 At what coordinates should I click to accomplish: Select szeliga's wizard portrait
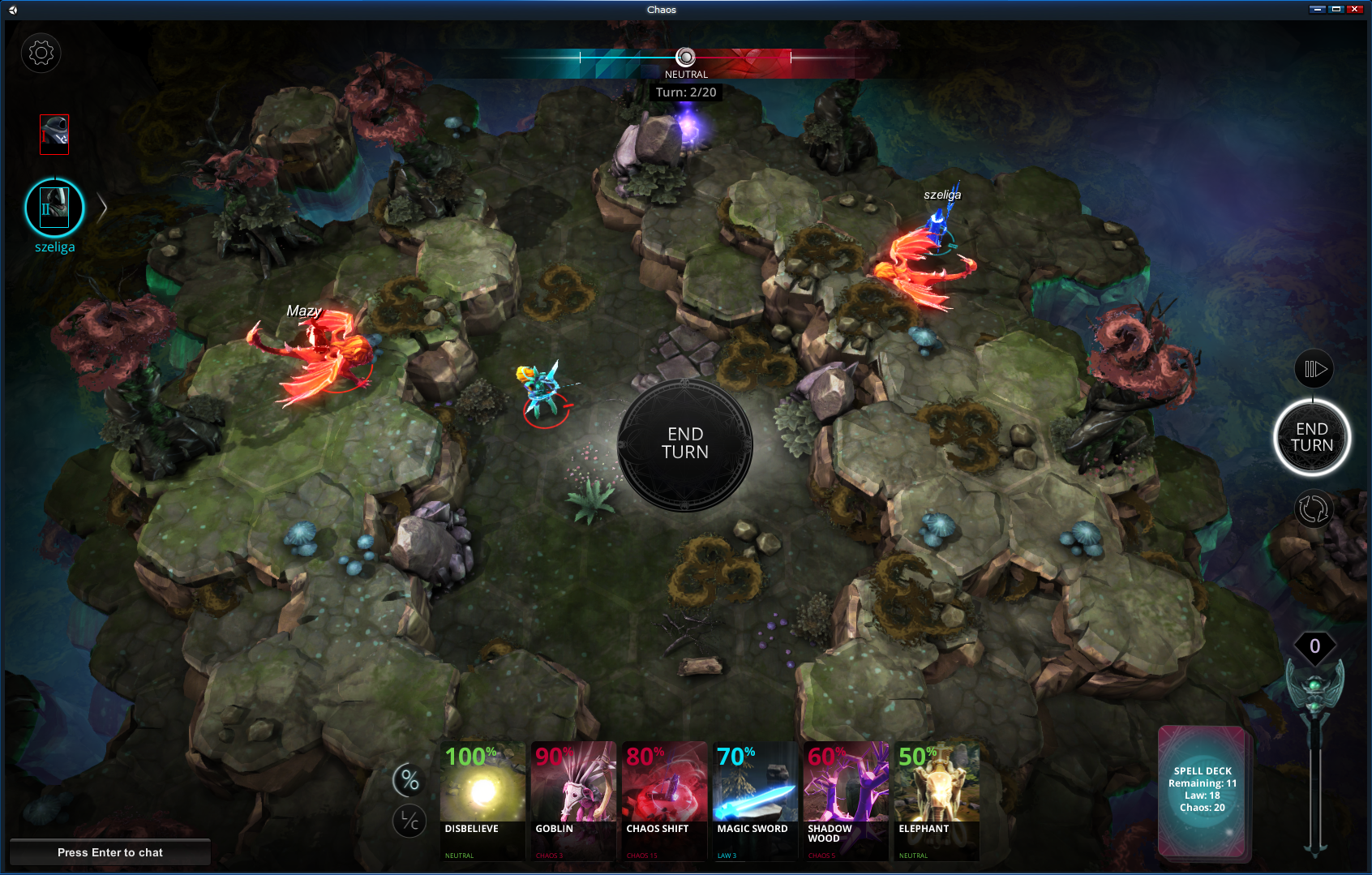(54, 208)
